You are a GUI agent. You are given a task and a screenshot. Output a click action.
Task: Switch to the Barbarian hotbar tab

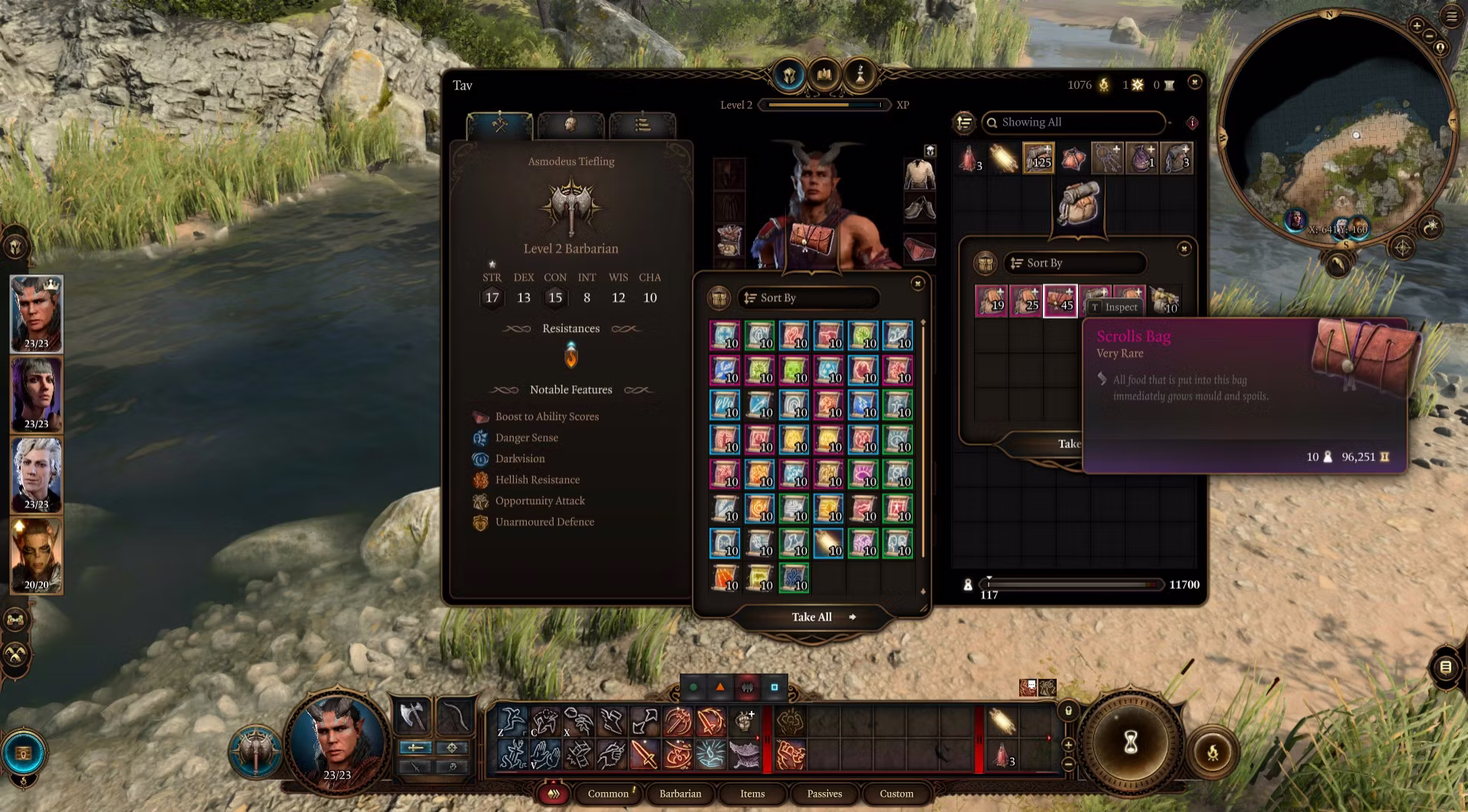pyautogui.click(x=680, y=794)
